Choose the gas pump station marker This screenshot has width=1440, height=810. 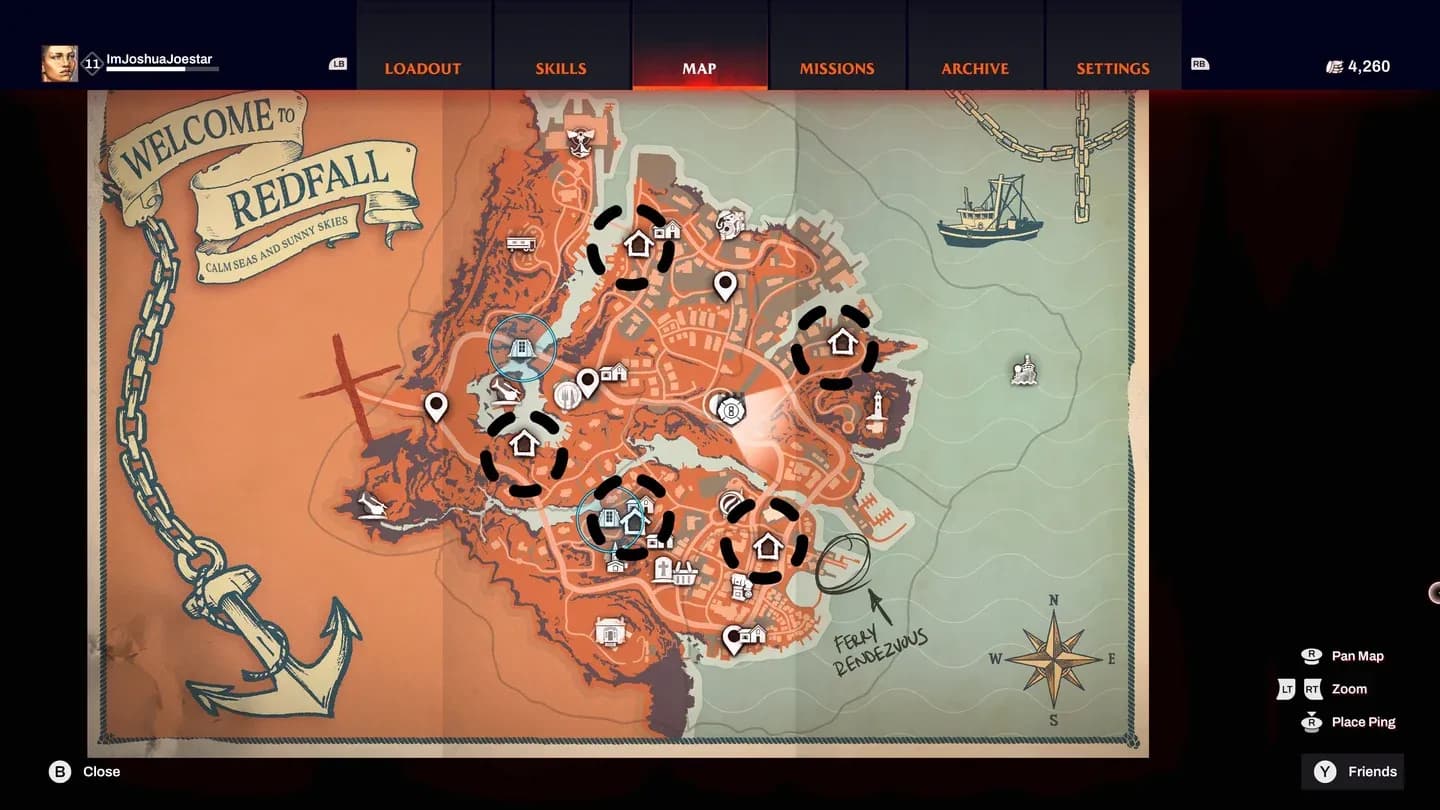point(741,586)
